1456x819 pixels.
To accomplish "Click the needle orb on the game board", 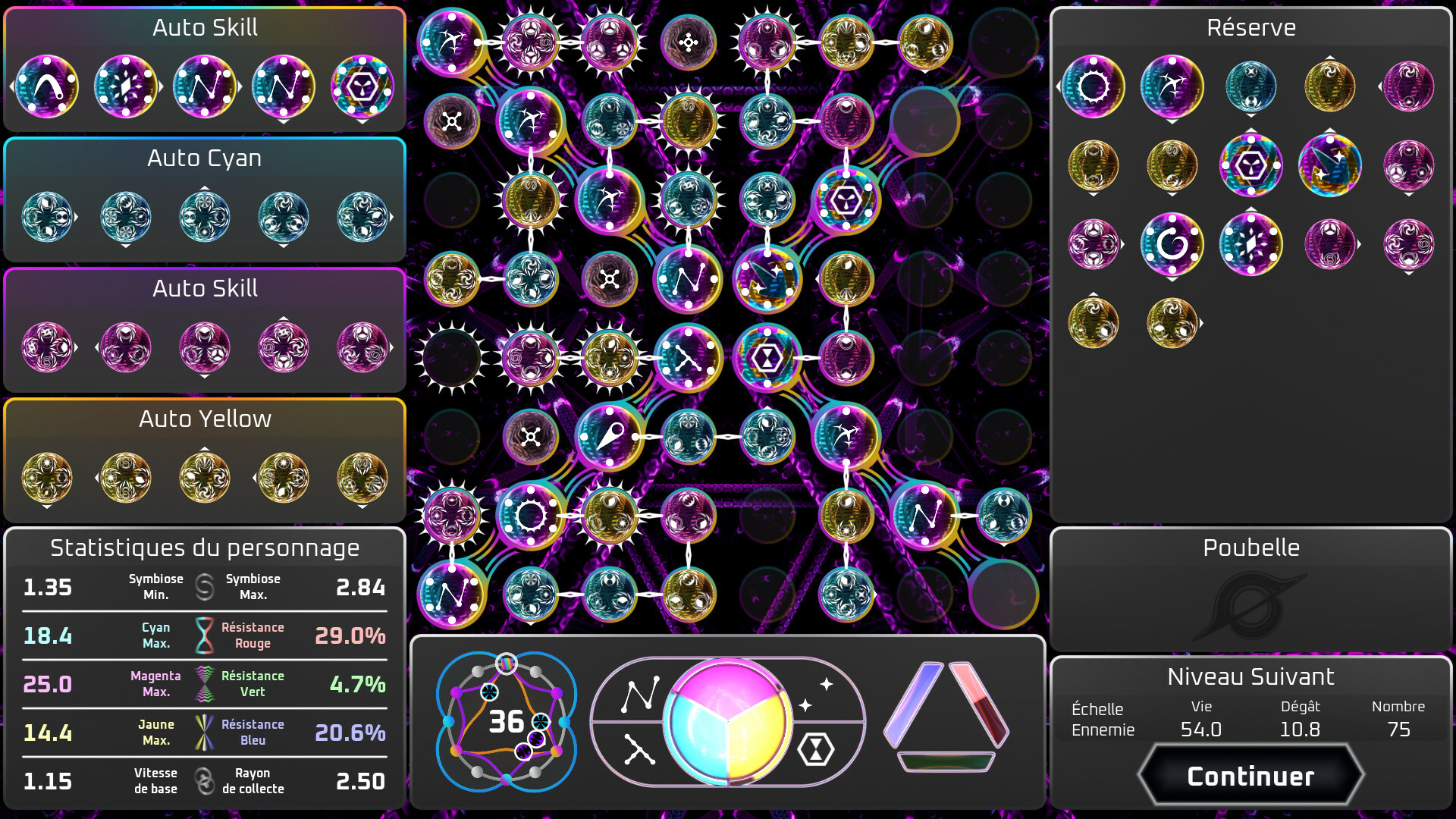I will 610,436.
